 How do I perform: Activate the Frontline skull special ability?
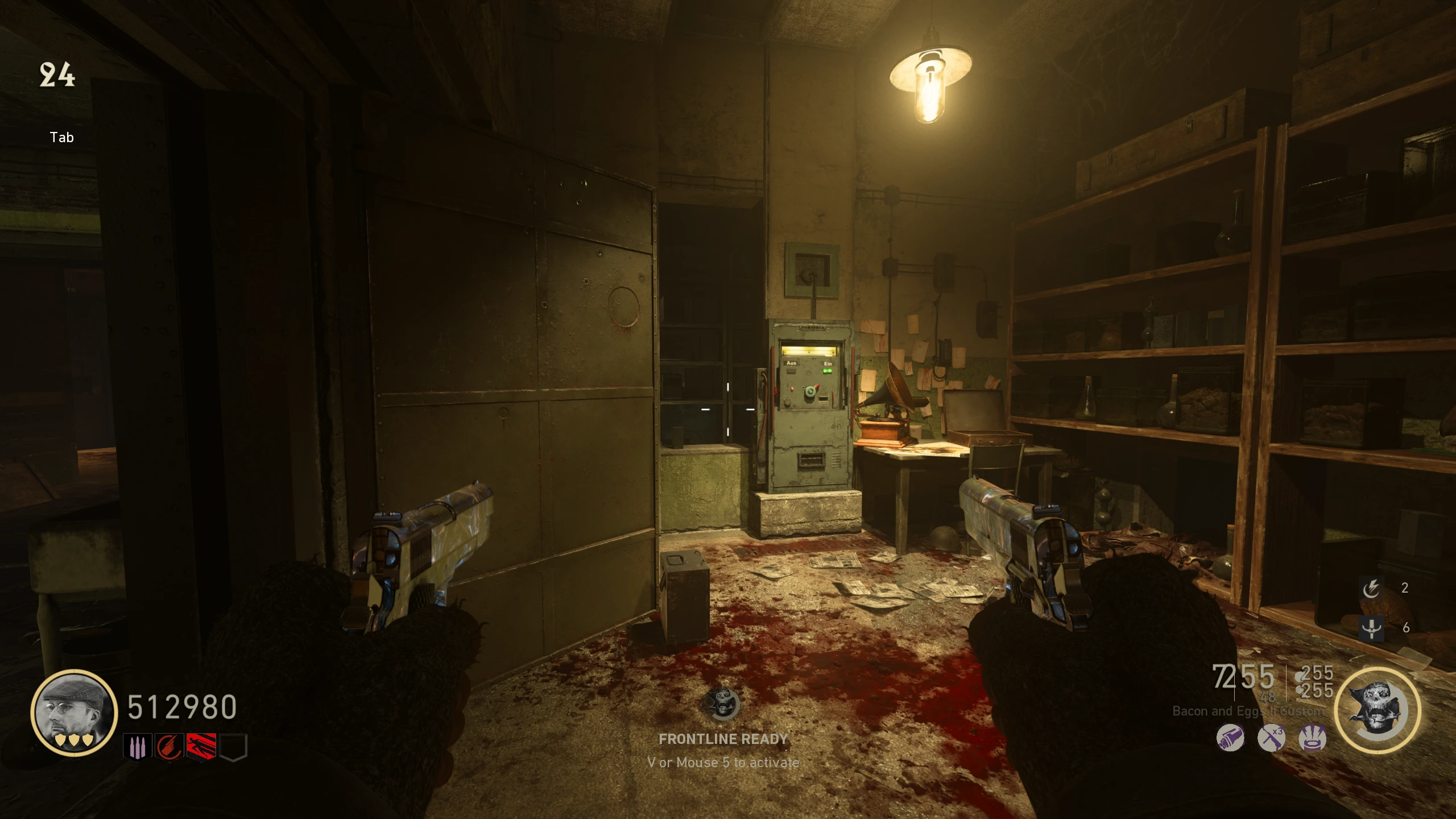pos(1377,710)
